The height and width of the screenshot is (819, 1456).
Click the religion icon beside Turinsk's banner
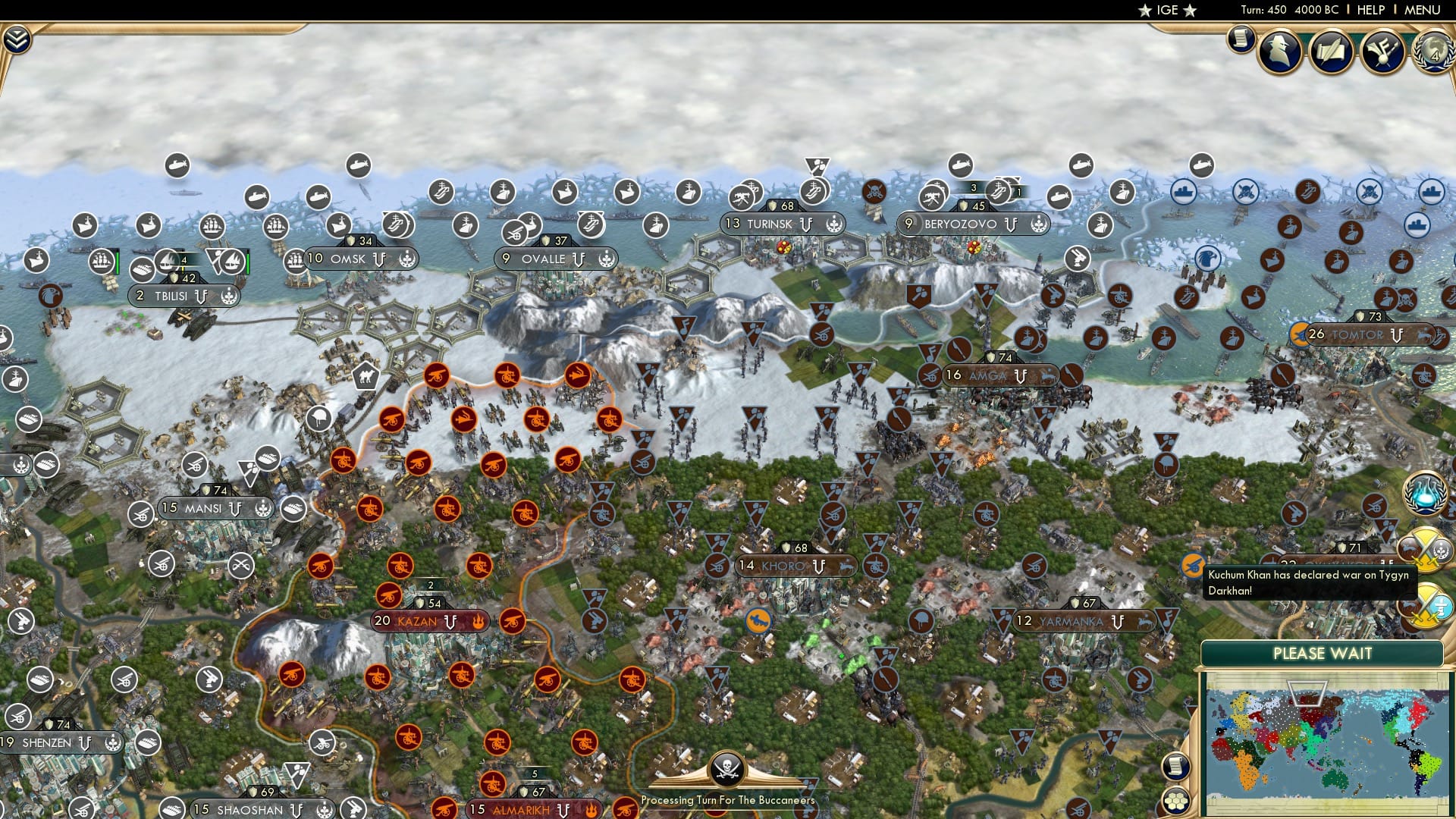[834, 224]
